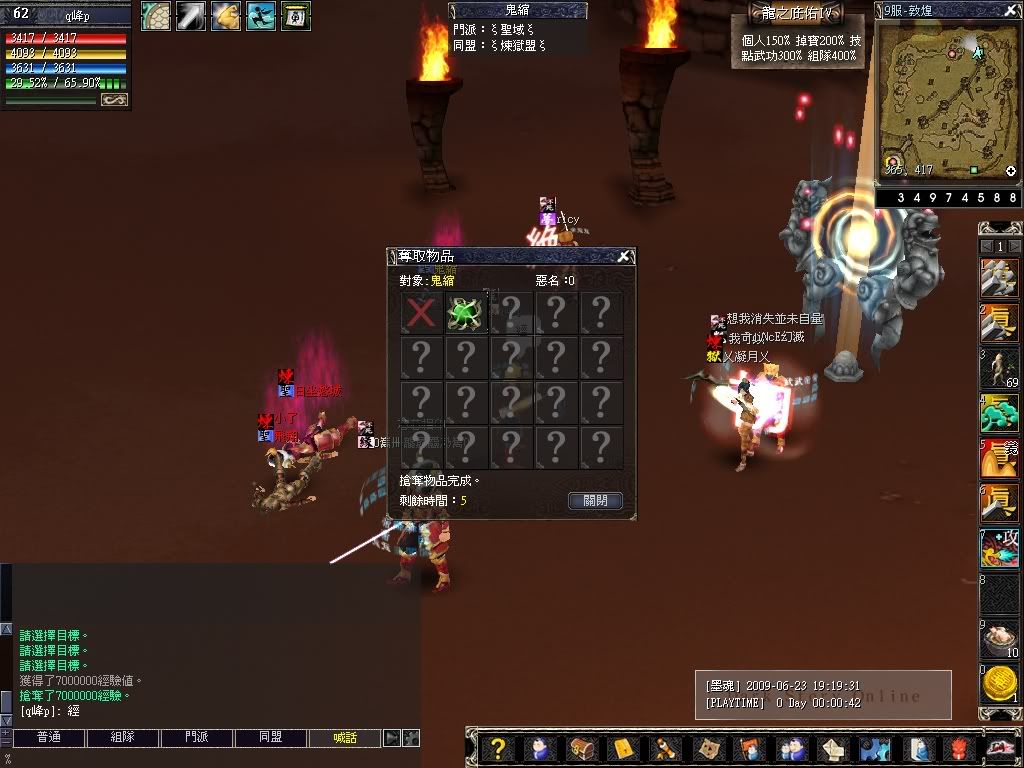
Task: Open help with the yellow question mark icon
Action: pos(499,749)
